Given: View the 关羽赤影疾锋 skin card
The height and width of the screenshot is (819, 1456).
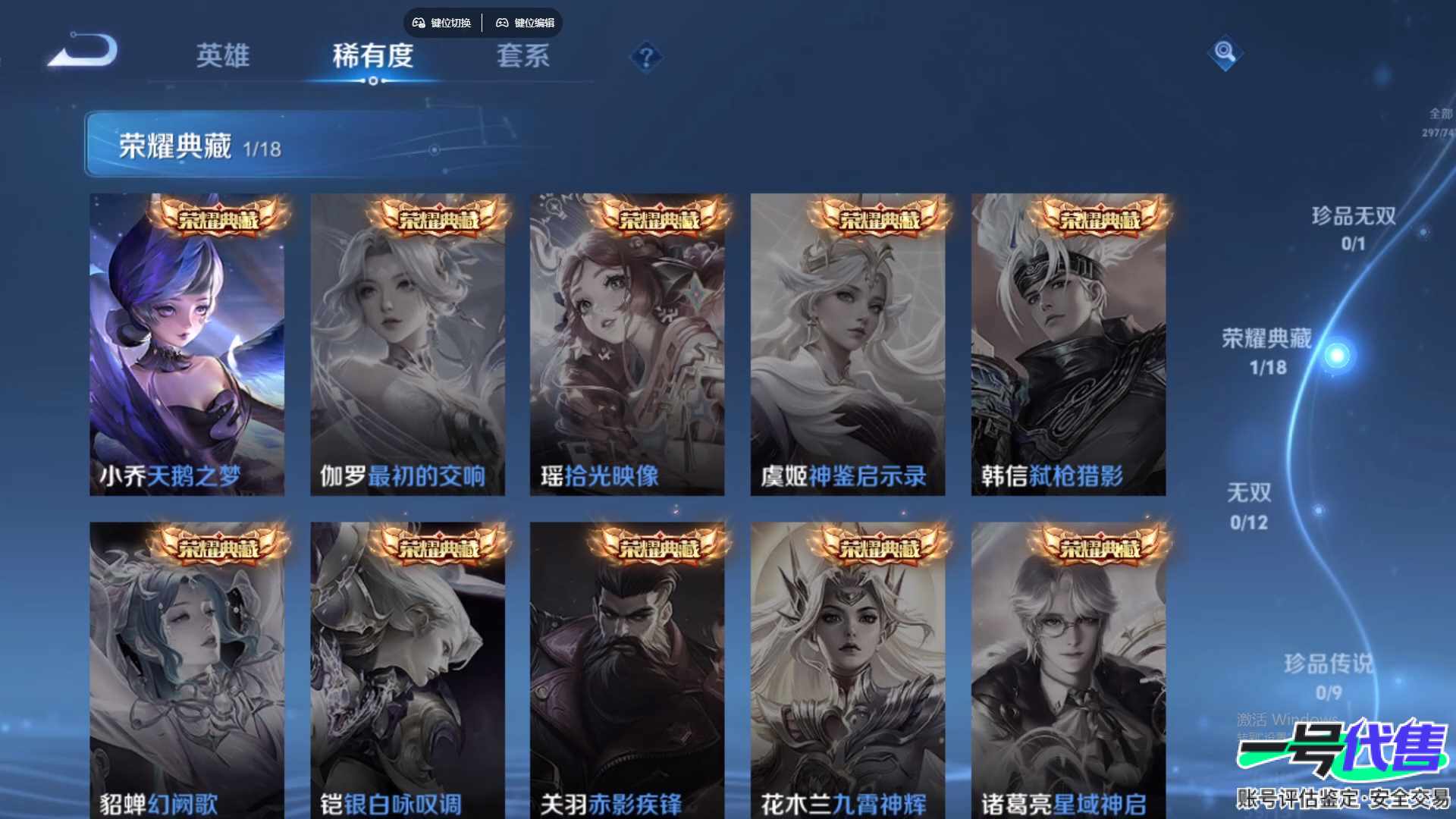Looking at the screenshot, I should 627,671.
